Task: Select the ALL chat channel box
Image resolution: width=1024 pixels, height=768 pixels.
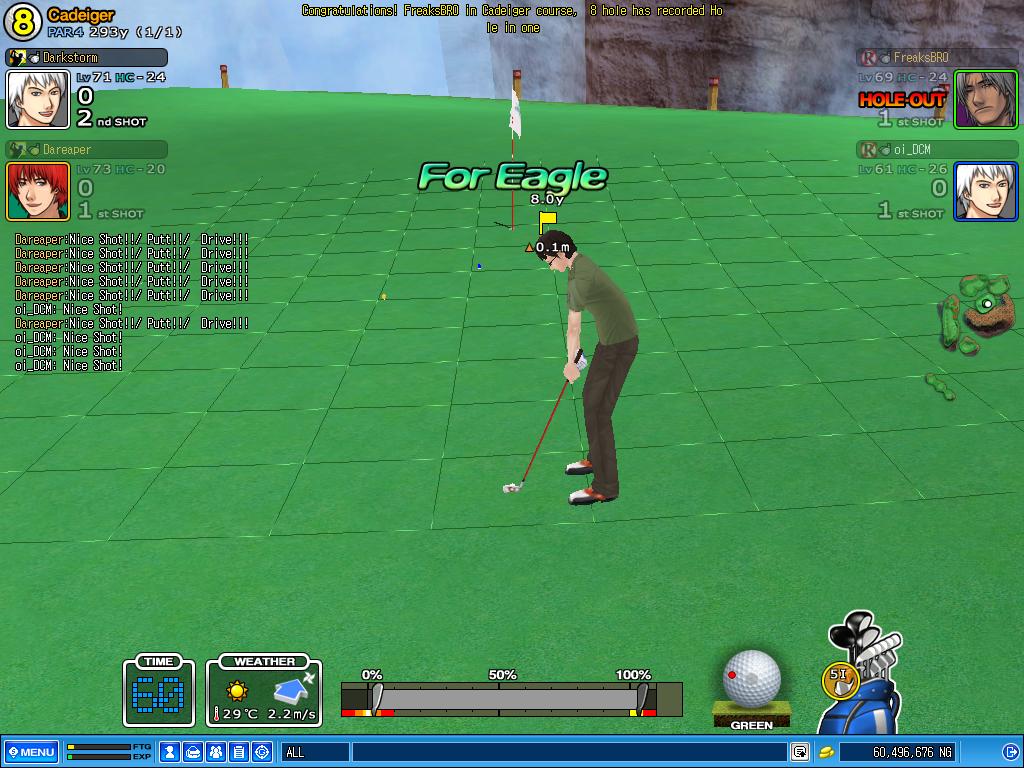Action: 315,752
